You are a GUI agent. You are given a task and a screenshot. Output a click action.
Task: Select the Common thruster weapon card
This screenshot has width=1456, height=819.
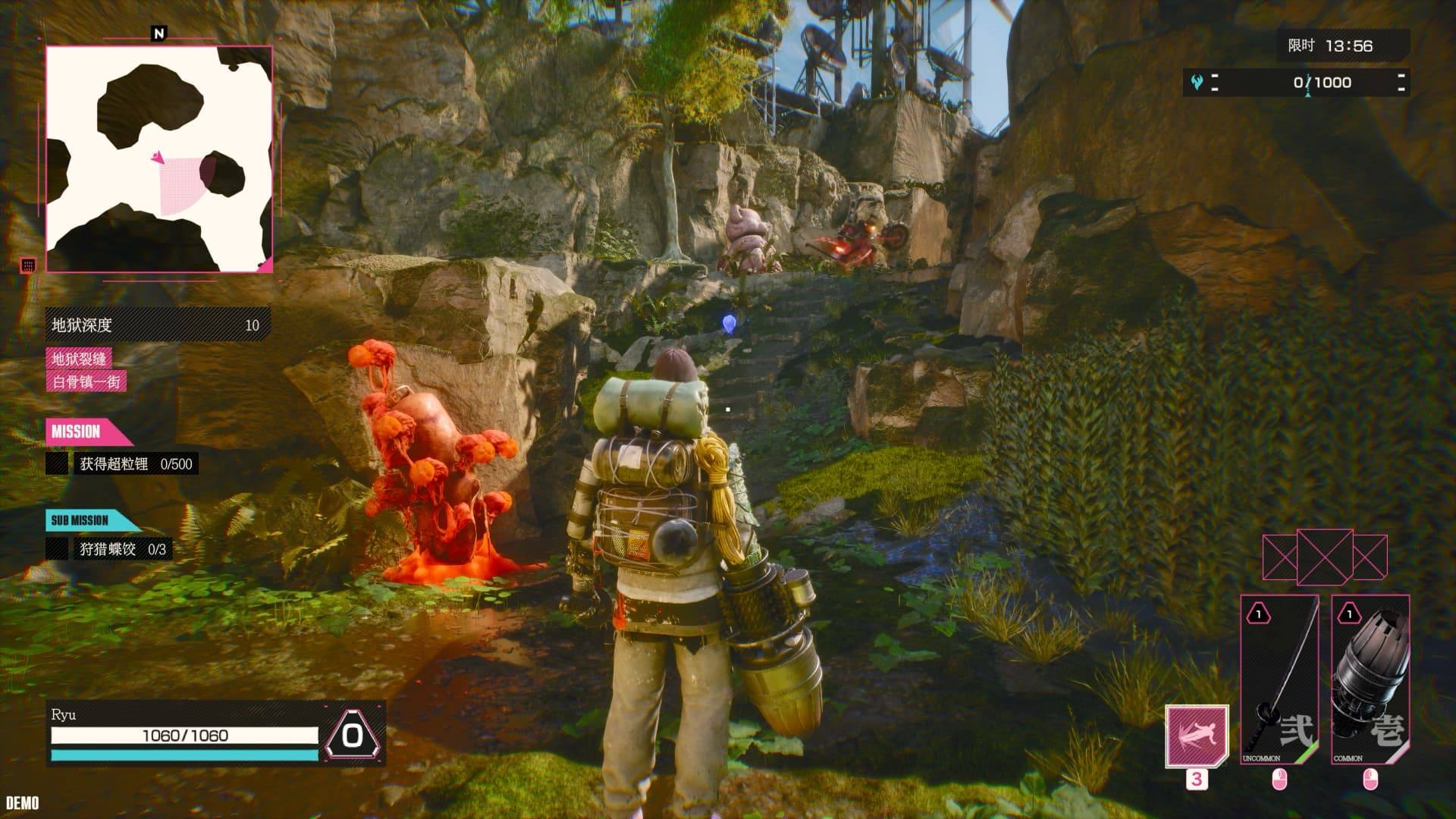coord(1370,680)
